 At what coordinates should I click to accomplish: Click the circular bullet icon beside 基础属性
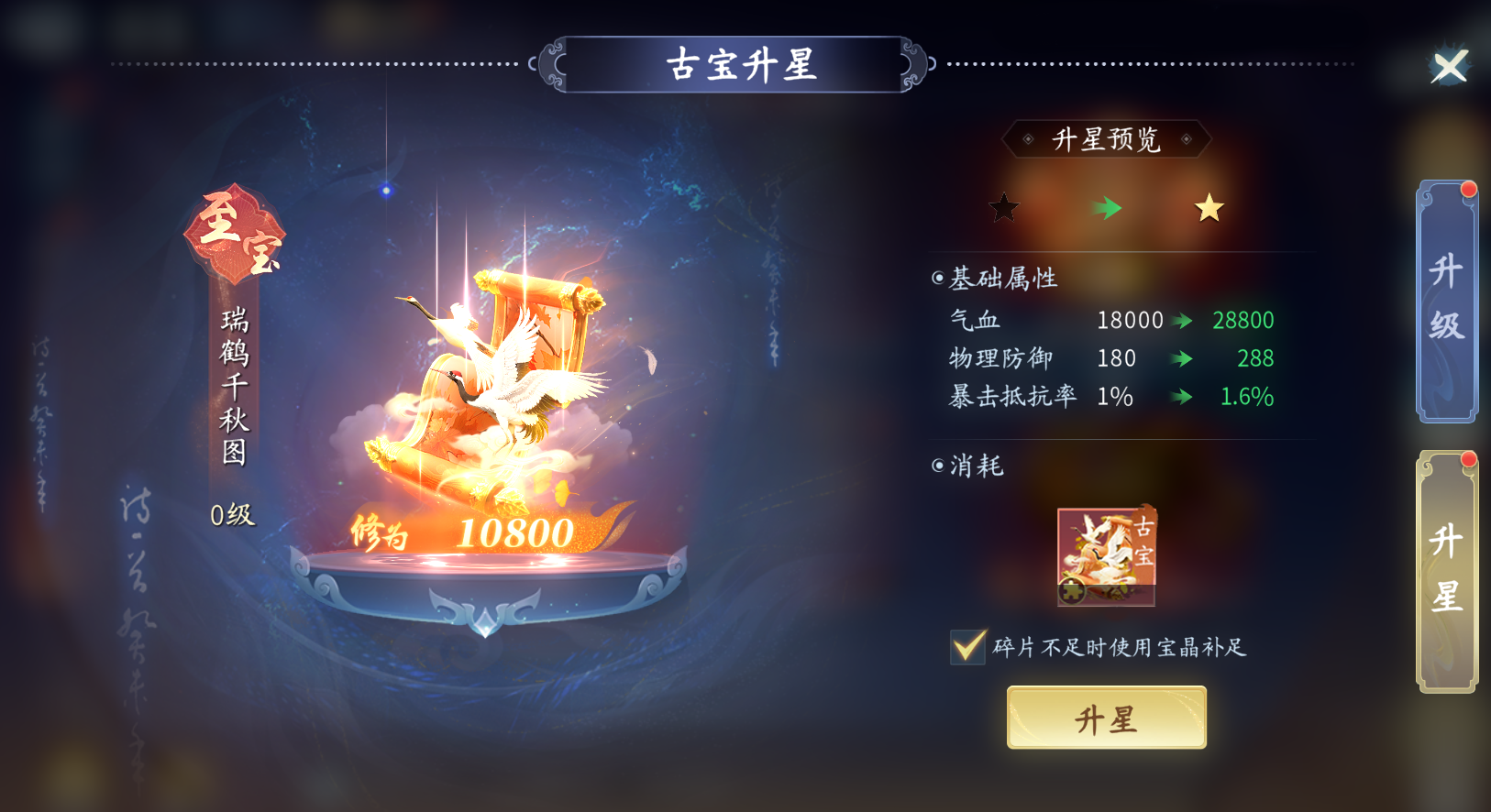click(x=937, y=279)
